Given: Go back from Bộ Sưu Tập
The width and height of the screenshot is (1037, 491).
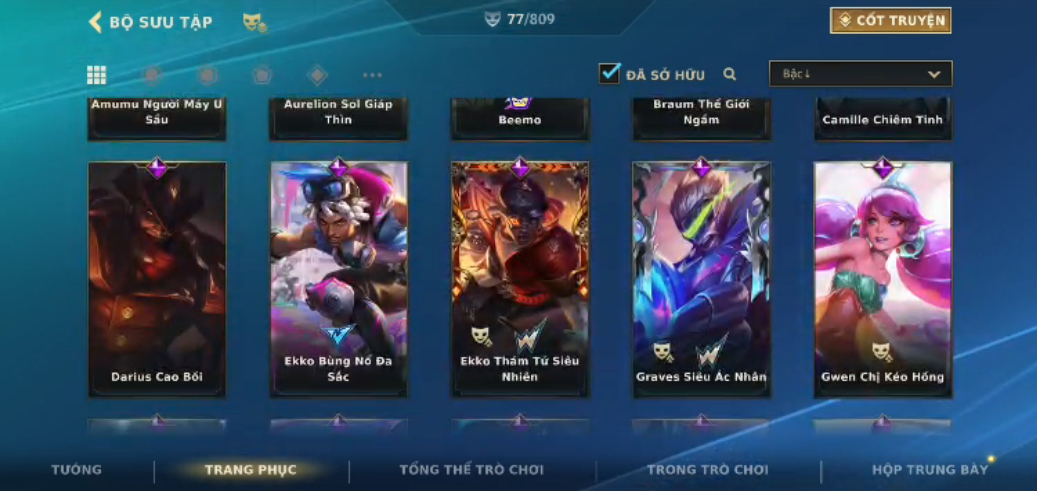Looking at the screenshot, I should tap(96, 21).
